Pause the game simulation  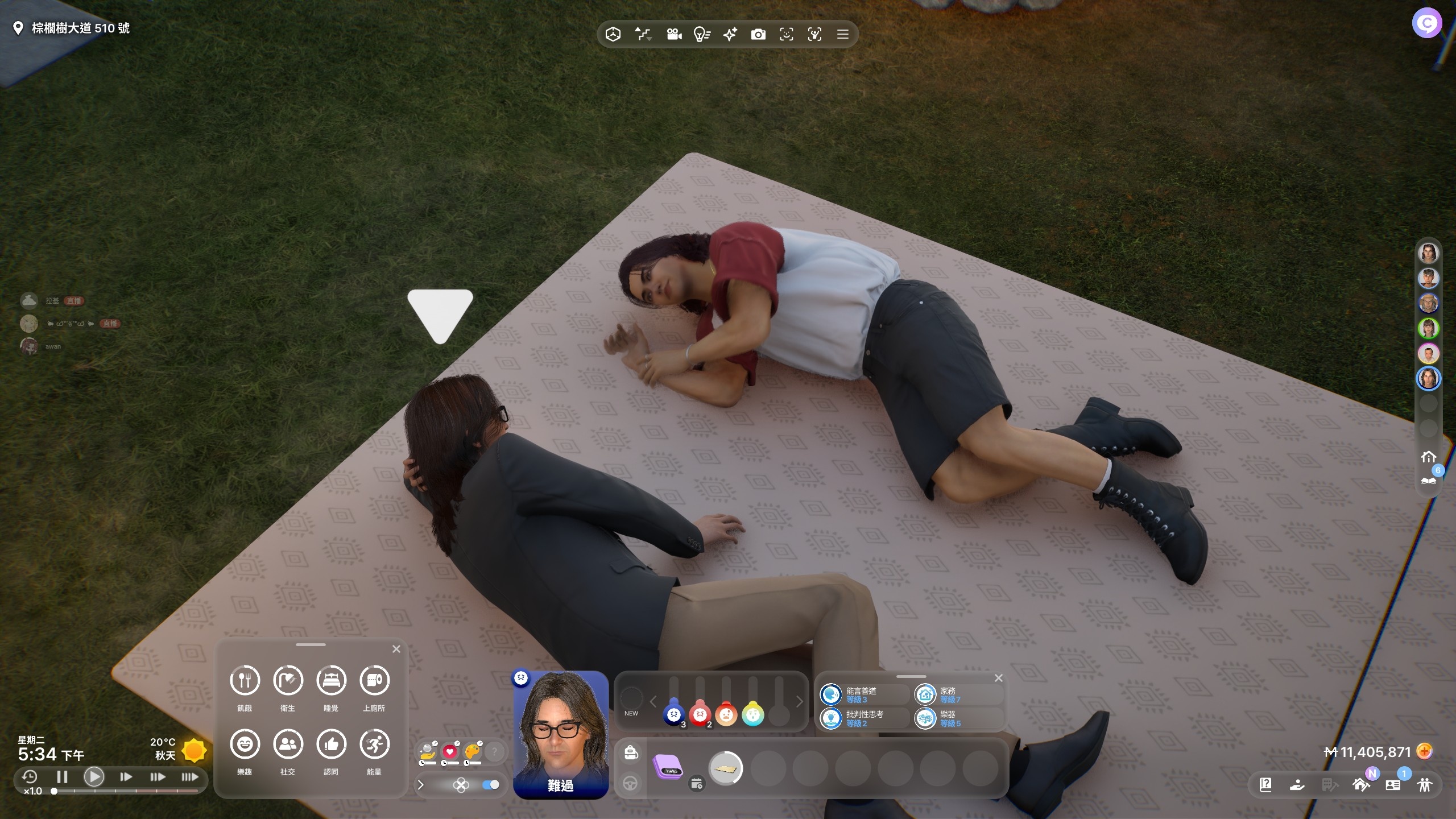pyautogui.click(x=62, y=777)
